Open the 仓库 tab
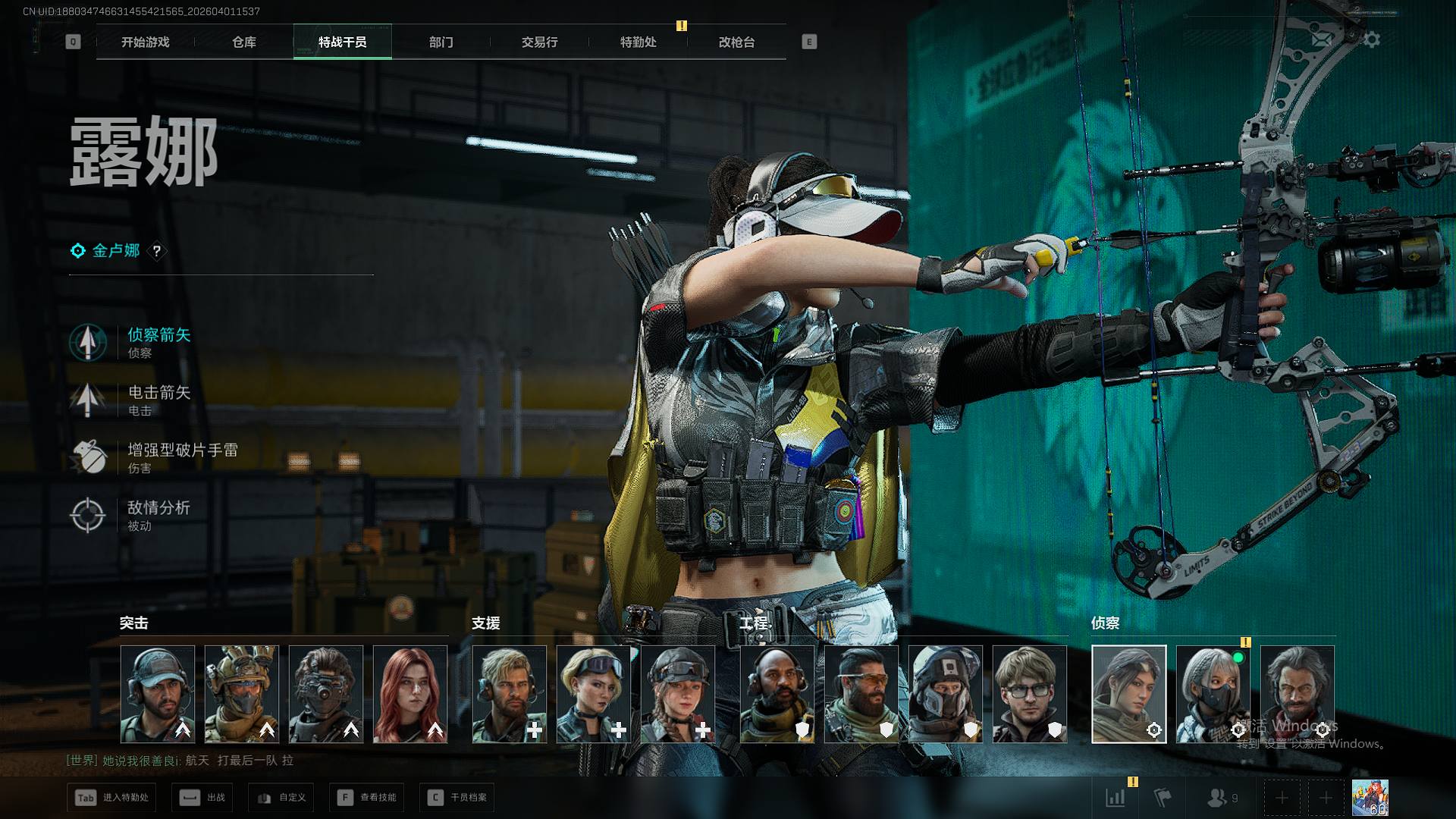Viewport: 1456px width, 819px height. tap(243, 42)
